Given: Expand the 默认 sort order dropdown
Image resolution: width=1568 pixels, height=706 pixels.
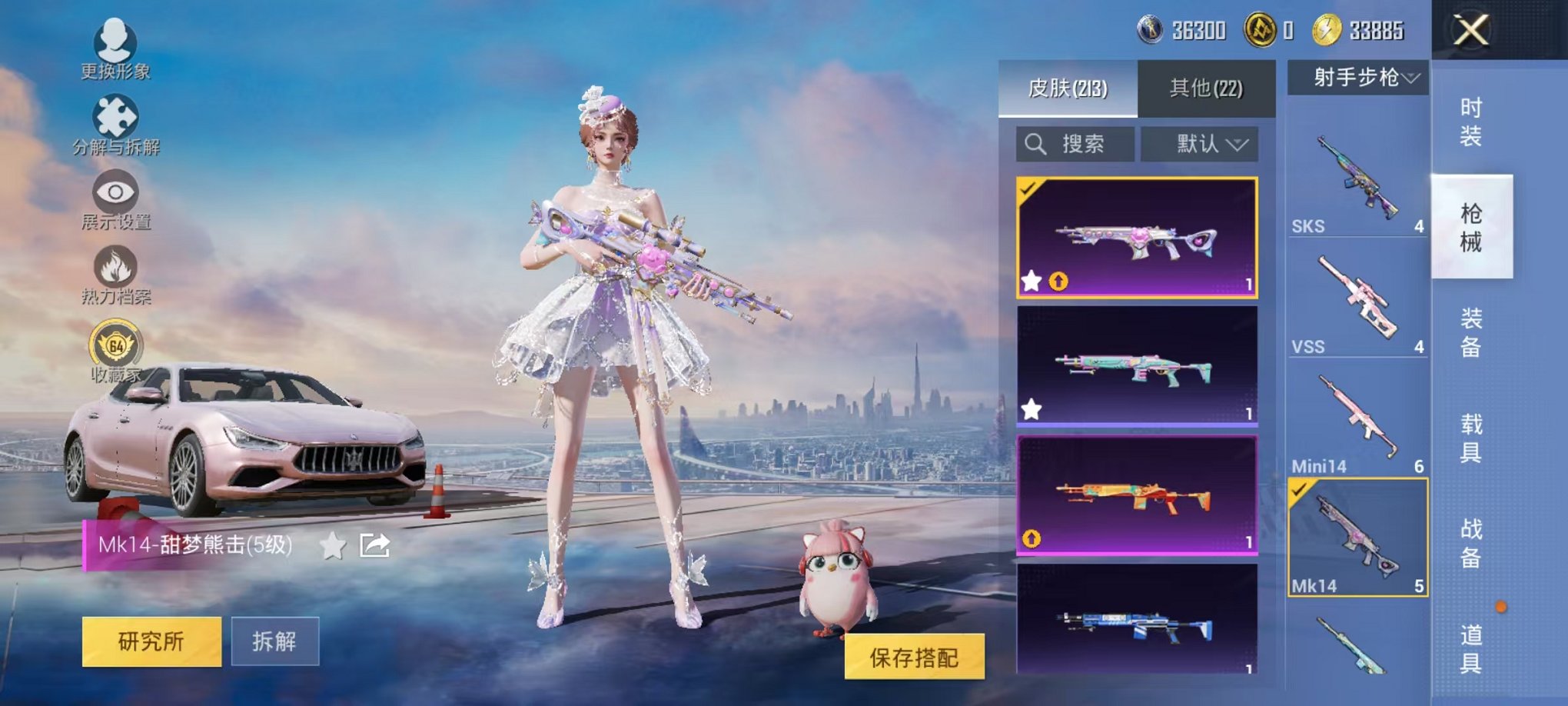Looking at the screenshot, I should click(x=1200, y=145).
